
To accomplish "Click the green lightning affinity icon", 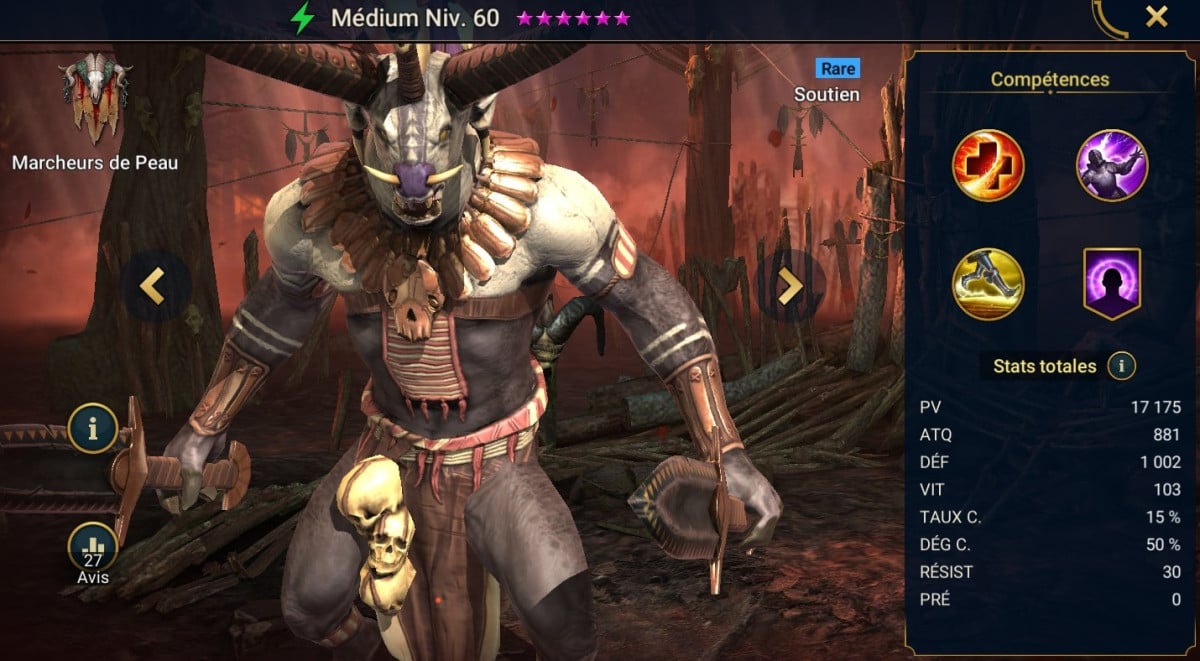I will [x=302, y=18].
